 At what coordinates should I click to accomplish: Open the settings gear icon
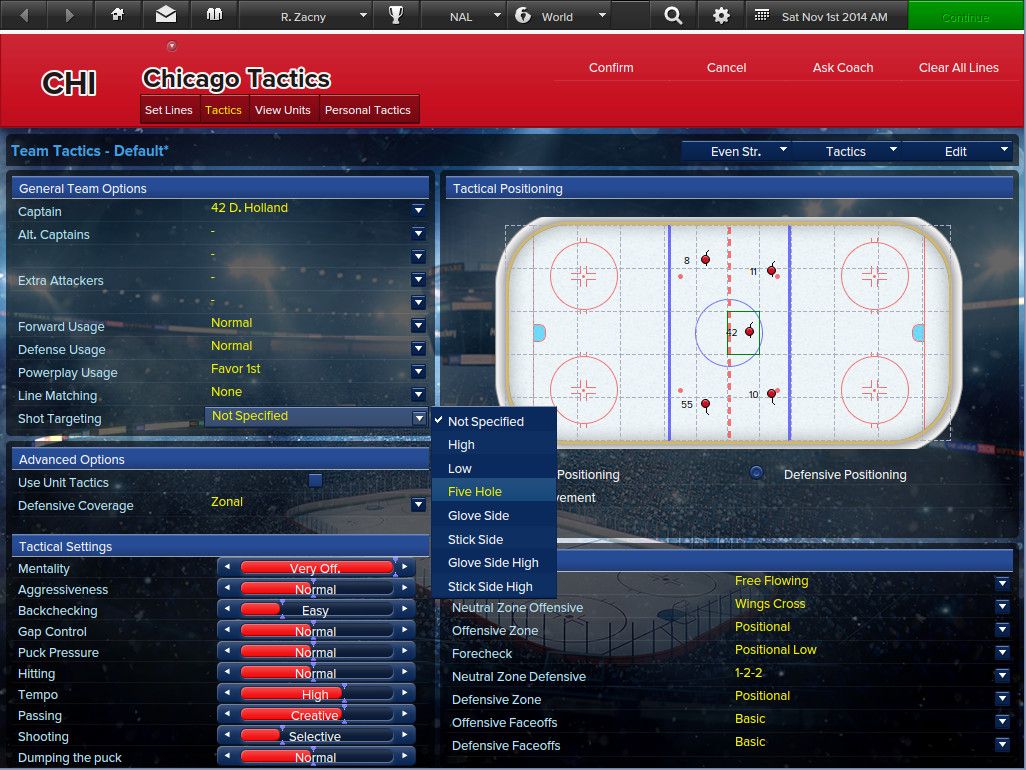pyautogui.click(x=721, y=16)
